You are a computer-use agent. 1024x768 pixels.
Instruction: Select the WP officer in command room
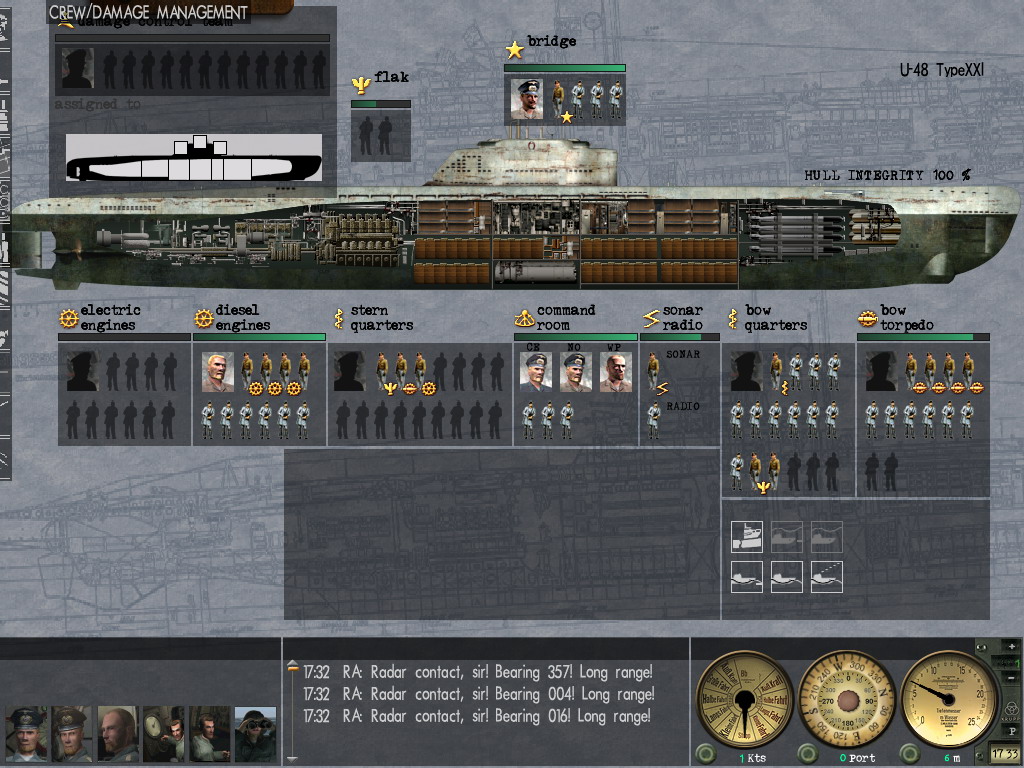[x=615, y=372]
